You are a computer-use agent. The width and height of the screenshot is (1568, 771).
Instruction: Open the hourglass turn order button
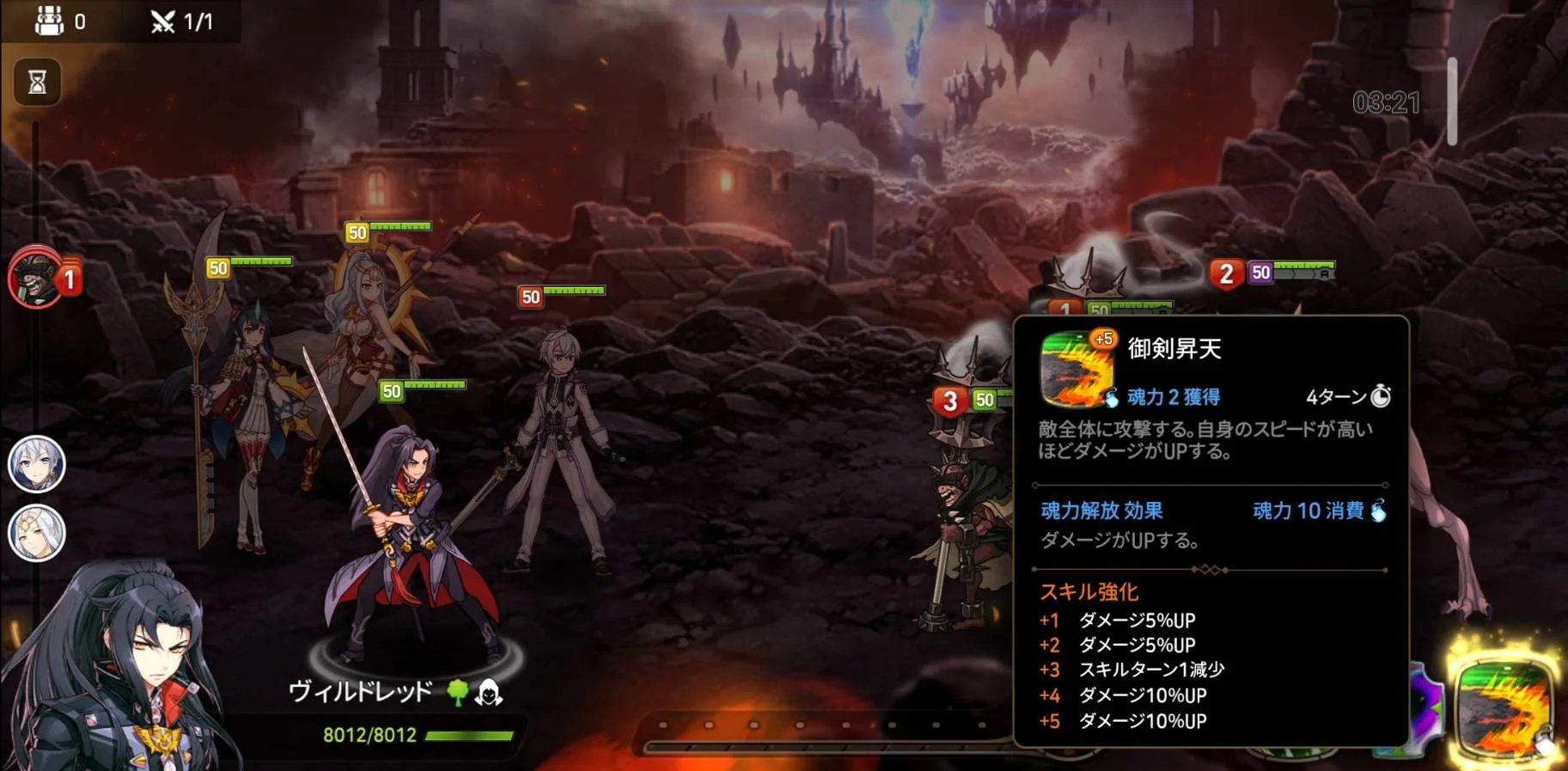click(37, 83)
